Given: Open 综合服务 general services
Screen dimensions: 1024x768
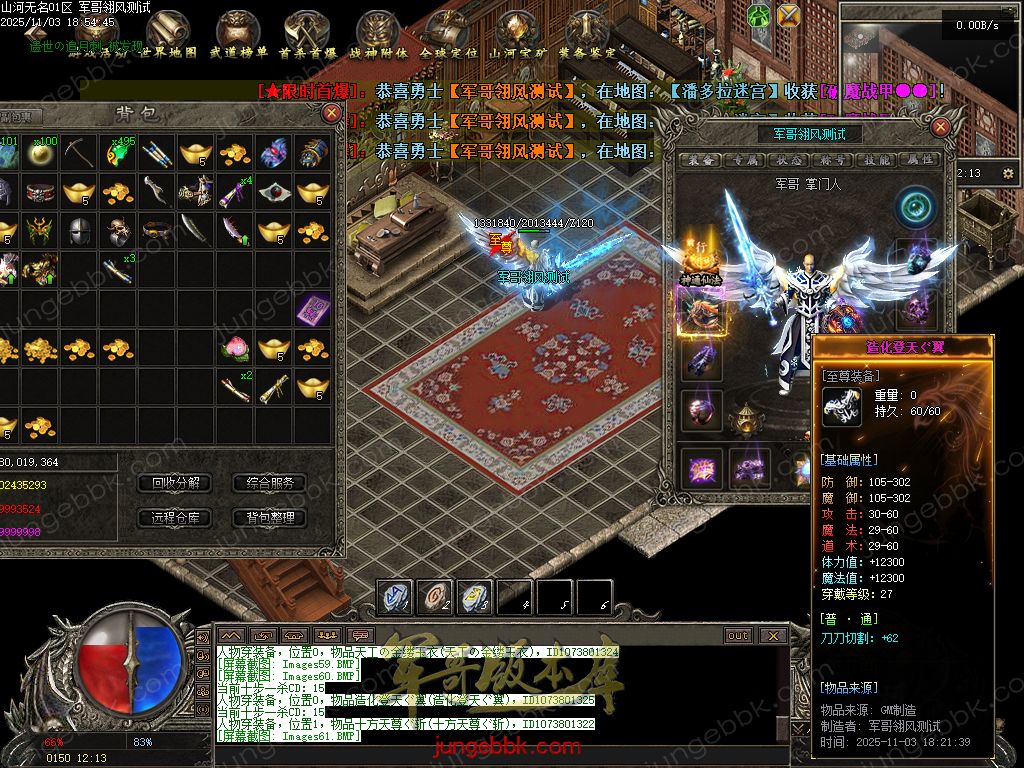Looking at the screenshot, I should [x=269, y=483].
